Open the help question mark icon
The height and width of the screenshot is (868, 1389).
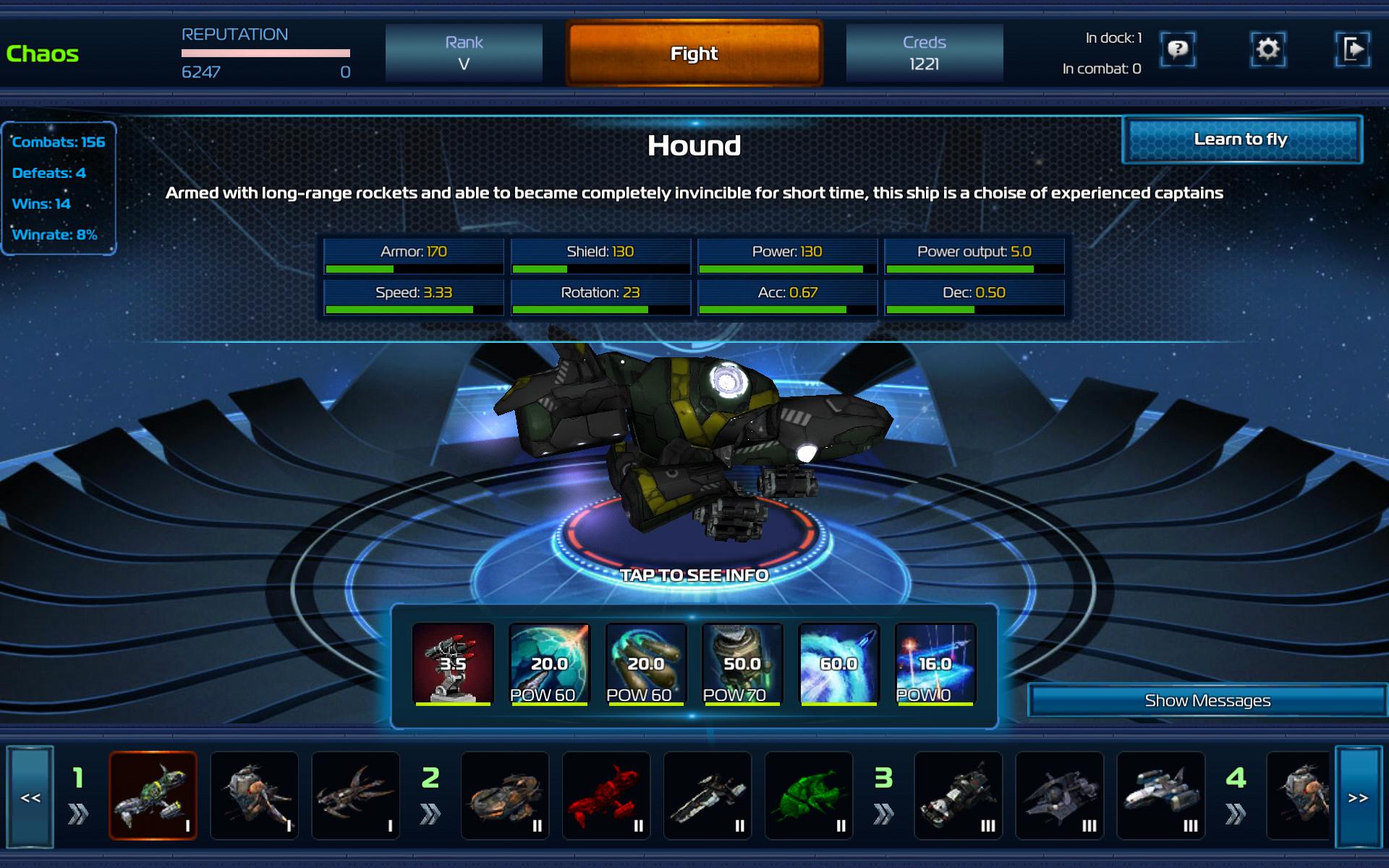(1178, 49)
